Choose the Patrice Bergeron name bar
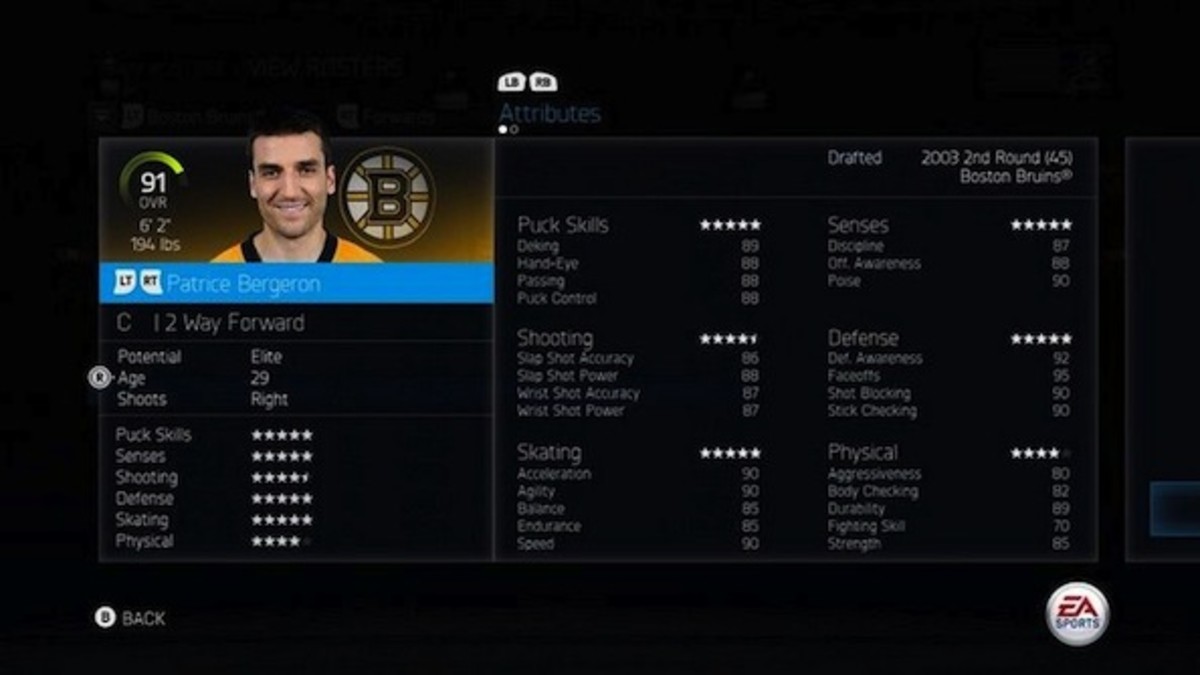This screenshot has height=675, width=1200. (x=296, y=284)
